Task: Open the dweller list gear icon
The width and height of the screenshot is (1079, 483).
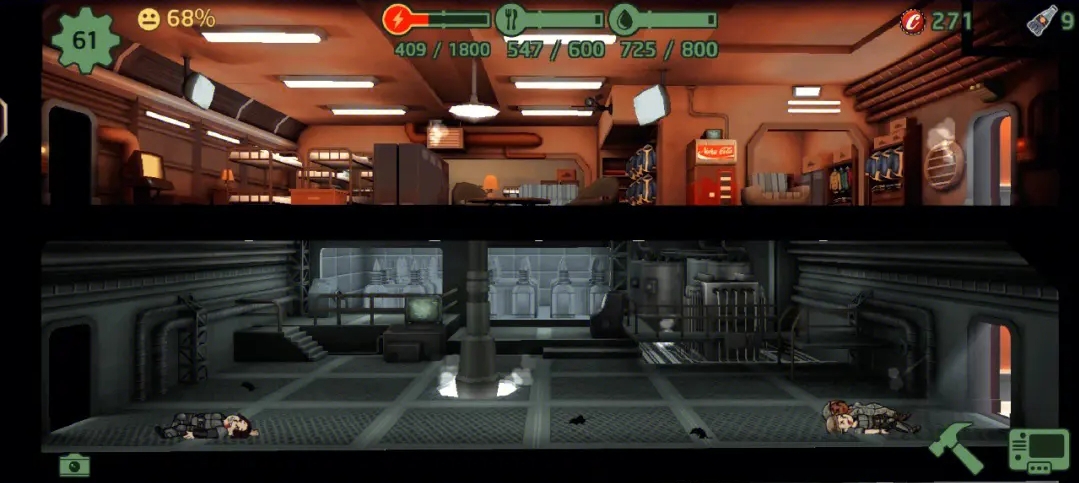Action: click(x=85, y=38)
